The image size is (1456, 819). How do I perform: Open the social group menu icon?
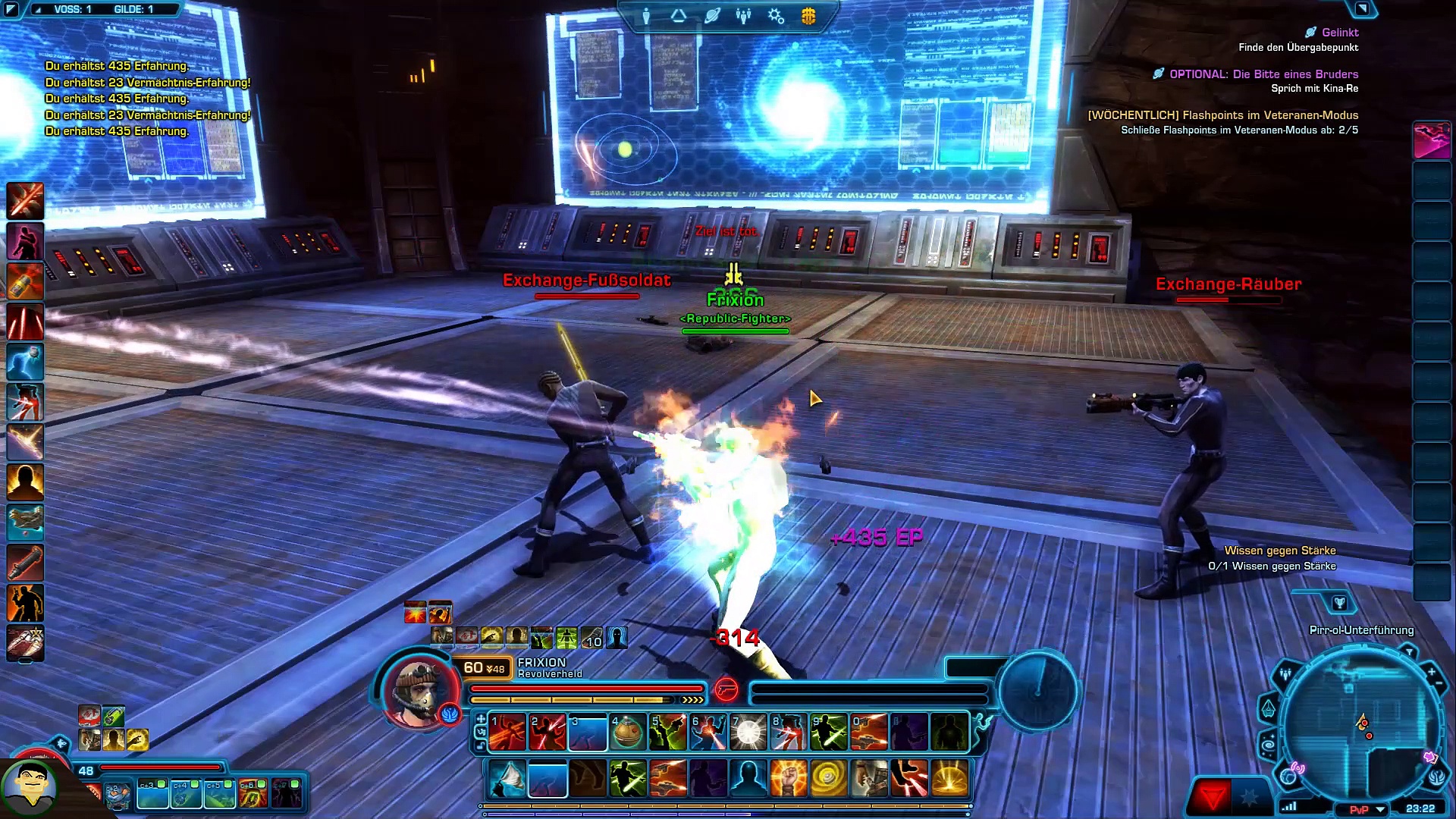pyautogui.click(x=743, y=16)
